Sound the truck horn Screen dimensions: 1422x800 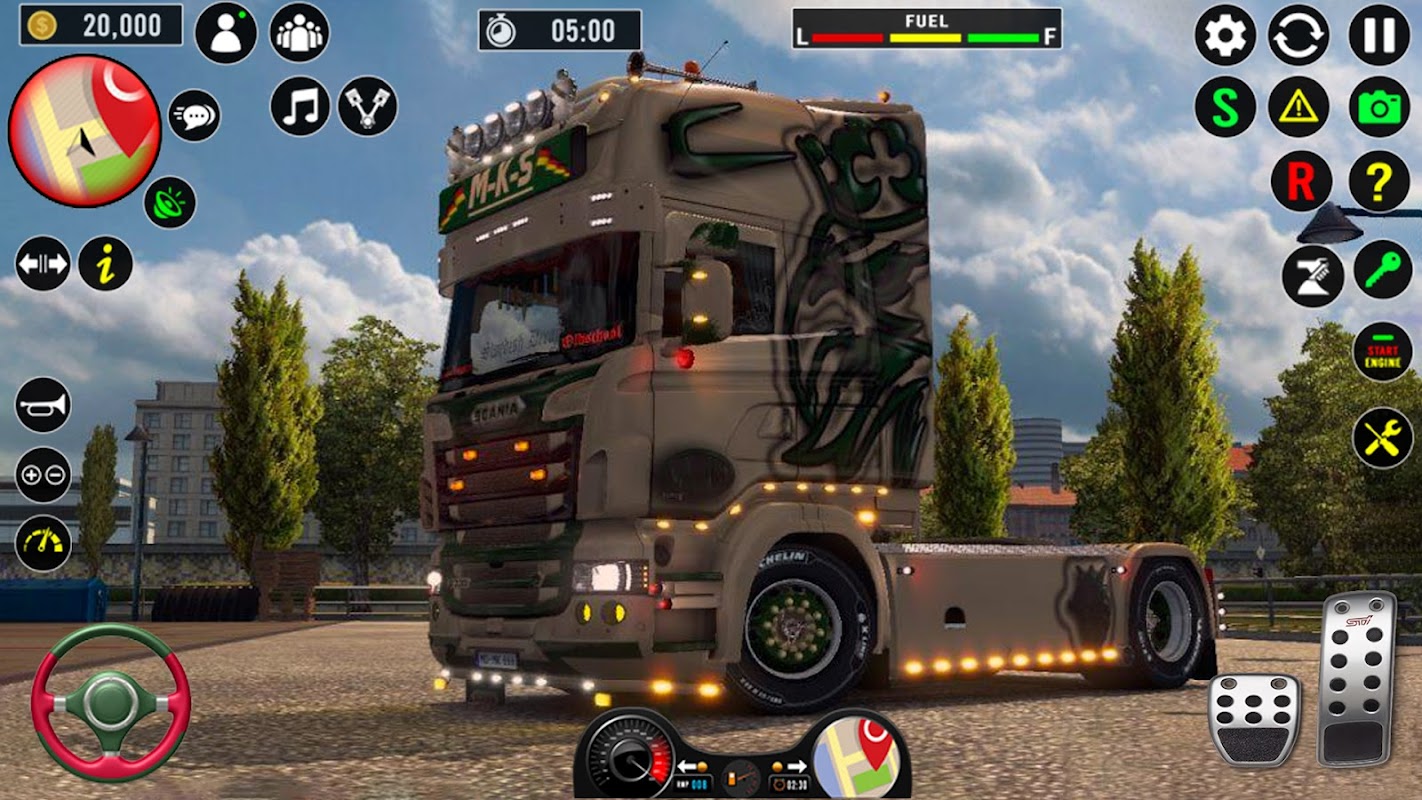coord(43,405)
